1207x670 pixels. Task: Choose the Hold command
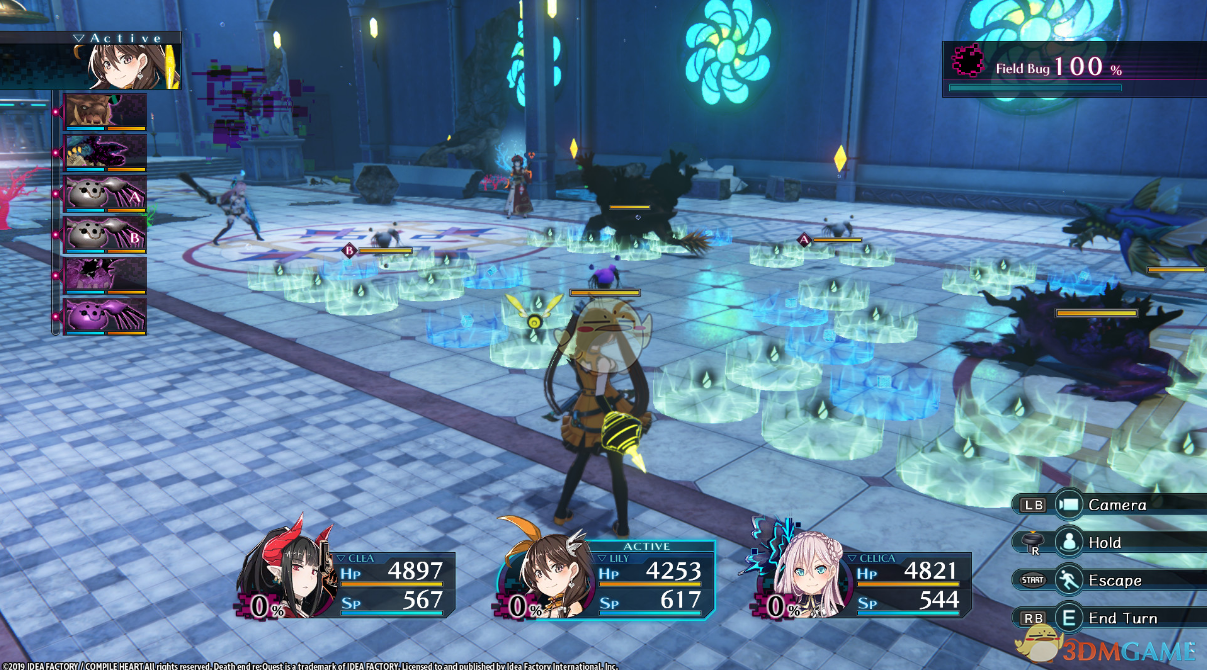[x=1104, y=542]
